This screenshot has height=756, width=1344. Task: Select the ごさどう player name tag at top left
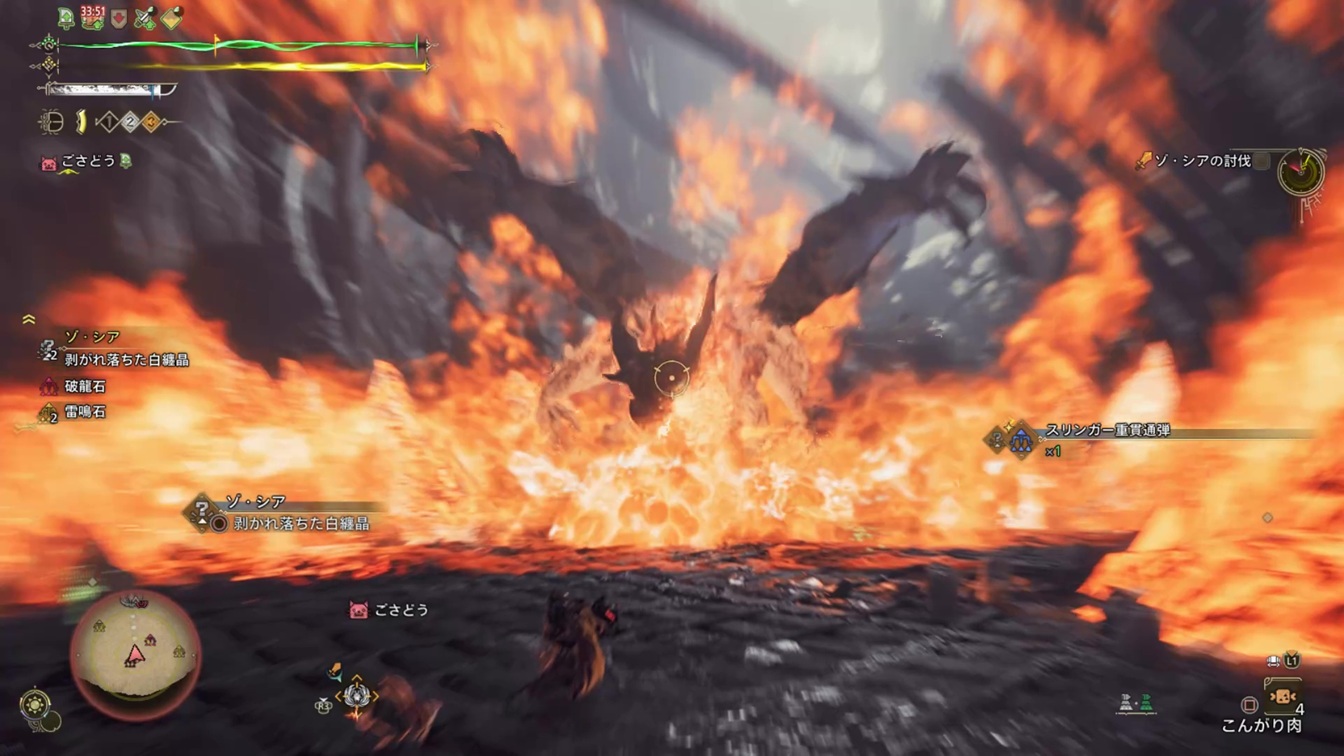(x=88, y=162)
